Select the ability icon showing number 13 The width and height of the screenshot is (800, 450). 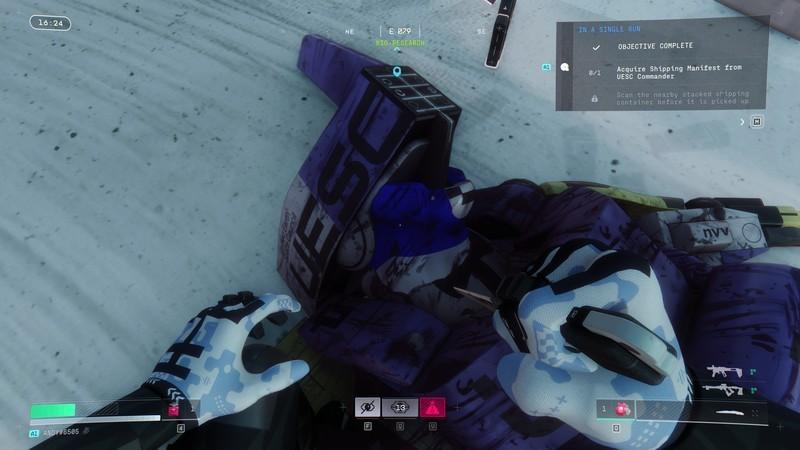pyautogui.click(x=400, y=407)
